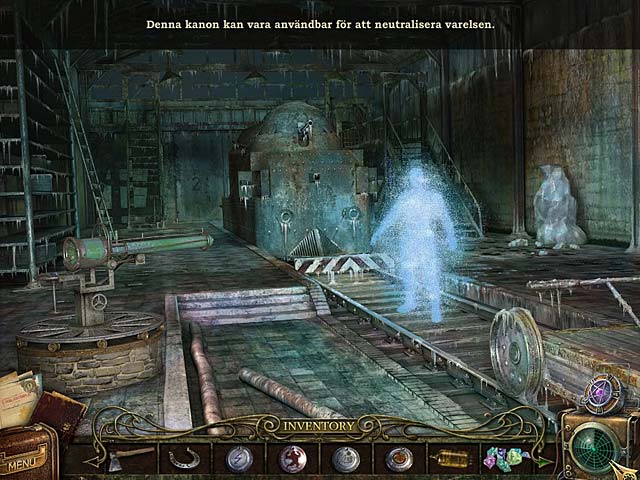This screenshot has height=480, width=640.
Task: Open the stack of case notes
Action: point(20,394)
